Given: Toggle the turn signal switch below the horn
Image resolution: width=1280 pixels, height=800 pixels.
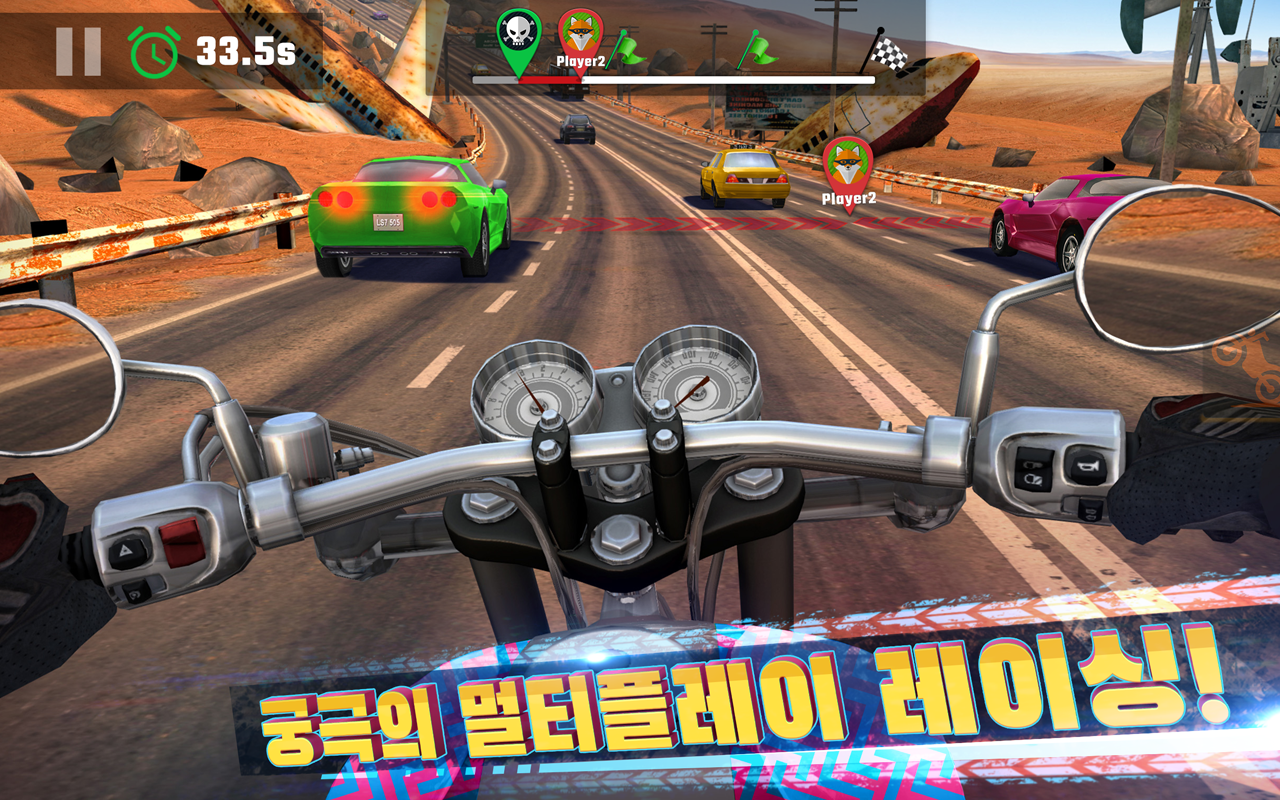Looking at the screenshot, I should tap(1090, 512).
